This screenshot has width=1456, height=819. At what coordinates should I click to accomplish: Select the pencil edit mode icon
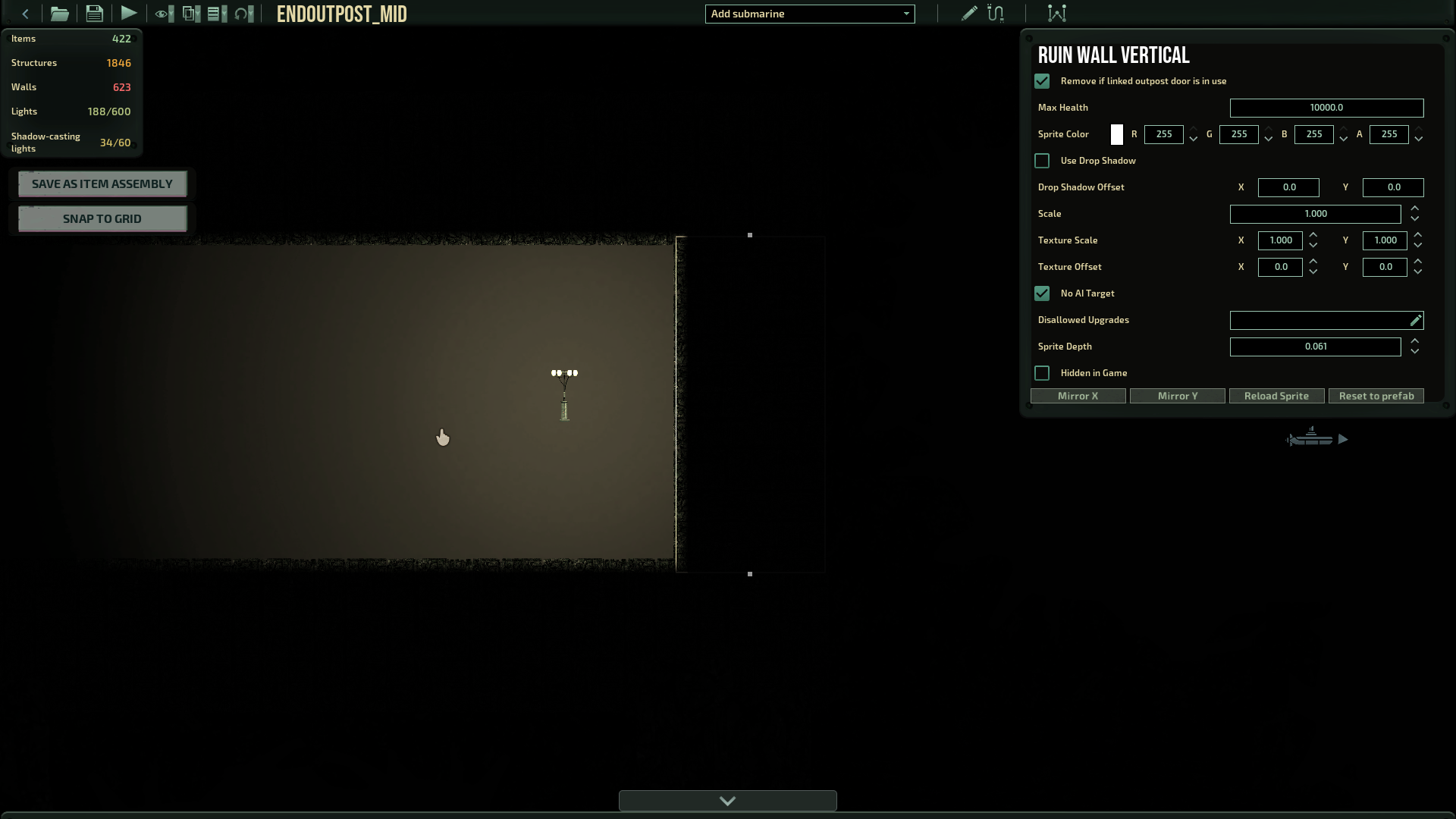(x=968, y=13)
